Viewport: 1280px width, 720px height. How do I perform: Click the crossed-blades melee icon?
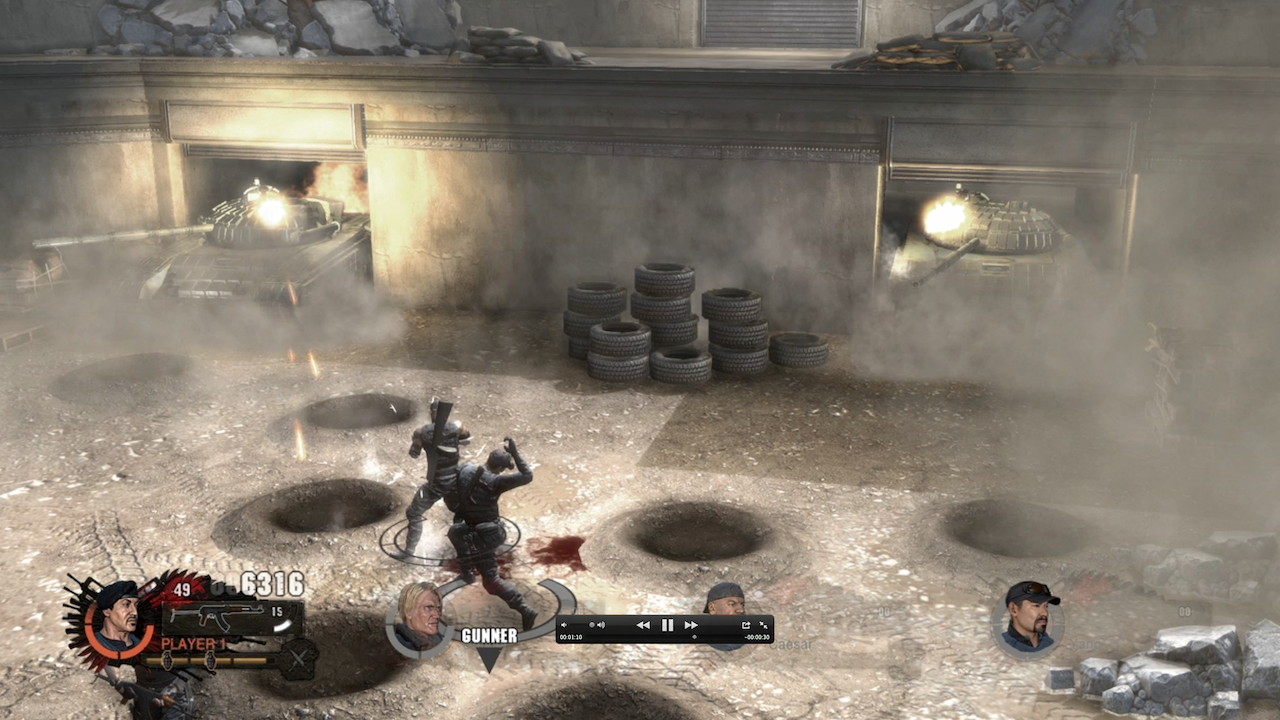(298, 659)
